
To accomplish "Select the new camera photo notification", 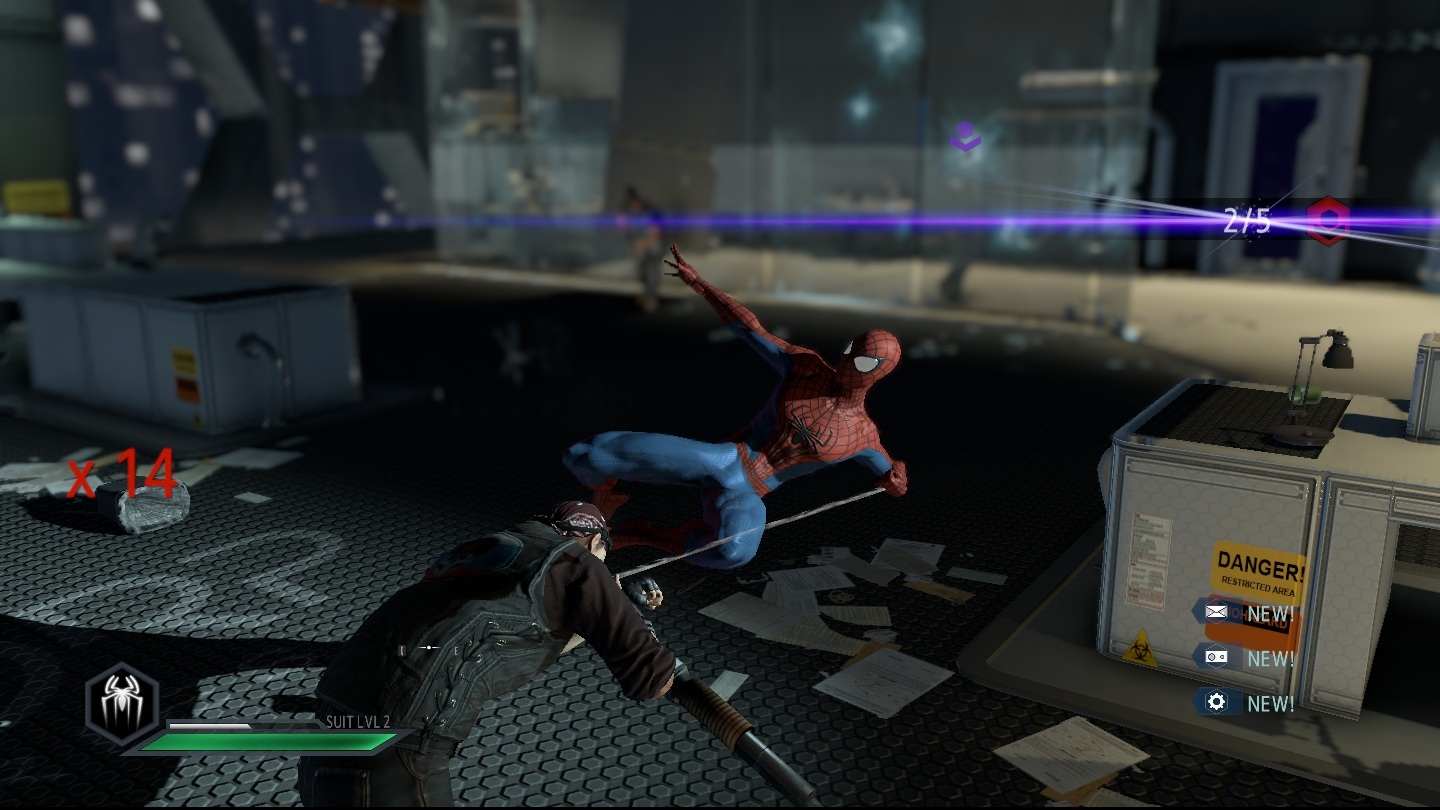I will coord(1217,657).
